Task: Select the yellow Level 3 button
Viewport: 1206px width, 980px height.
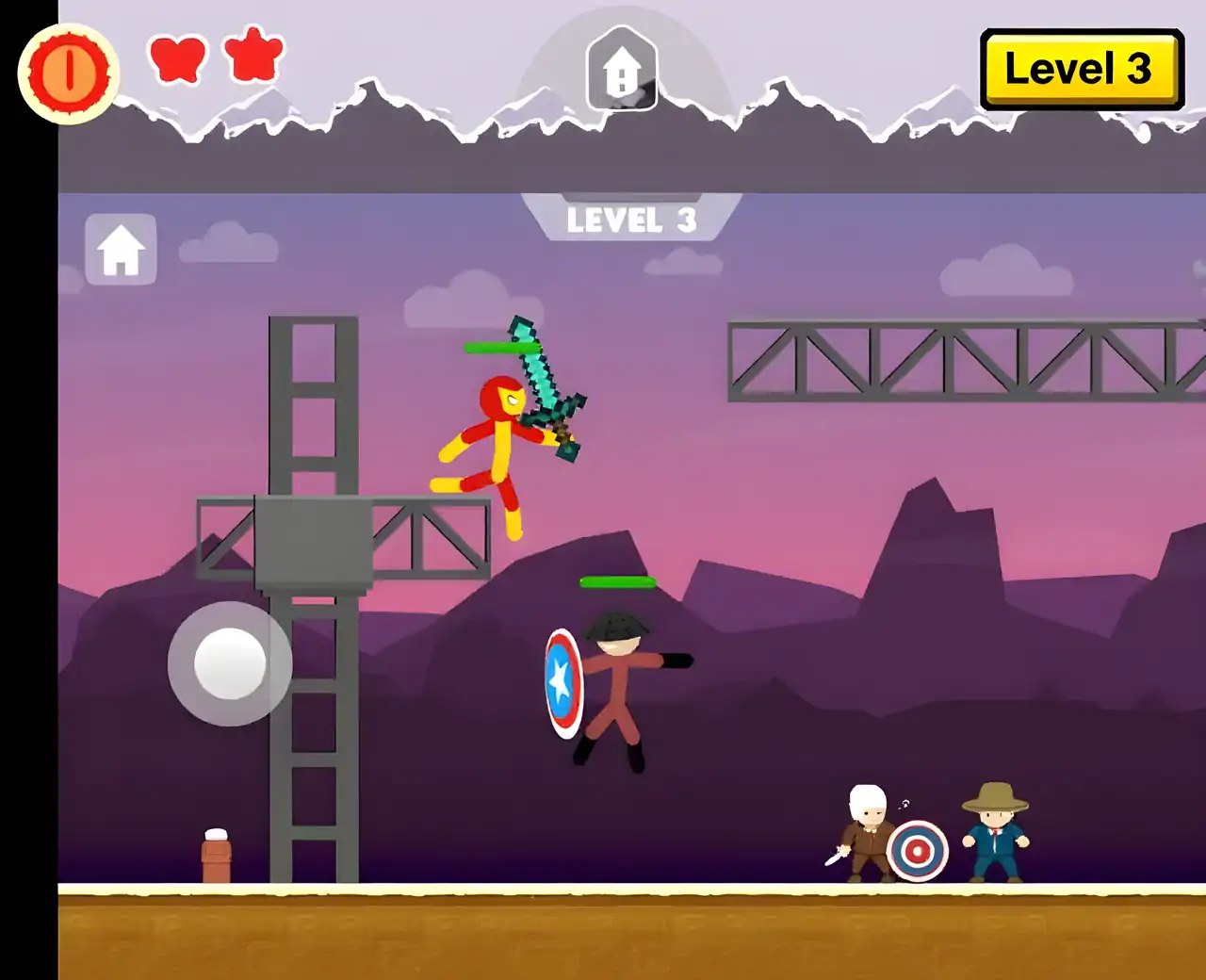Action: tap(1081, 70)
